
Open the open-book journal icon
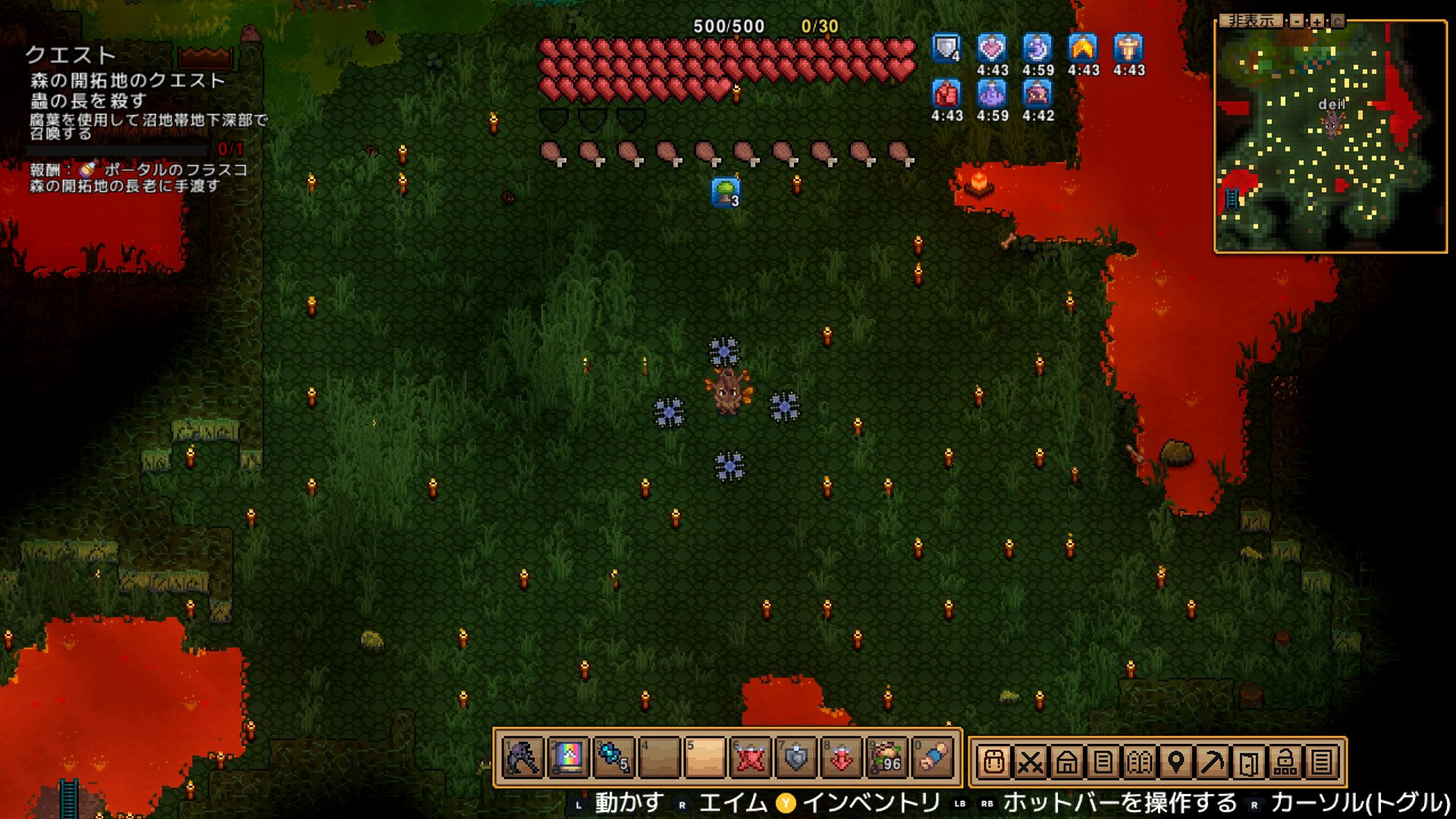point(1139,761)
